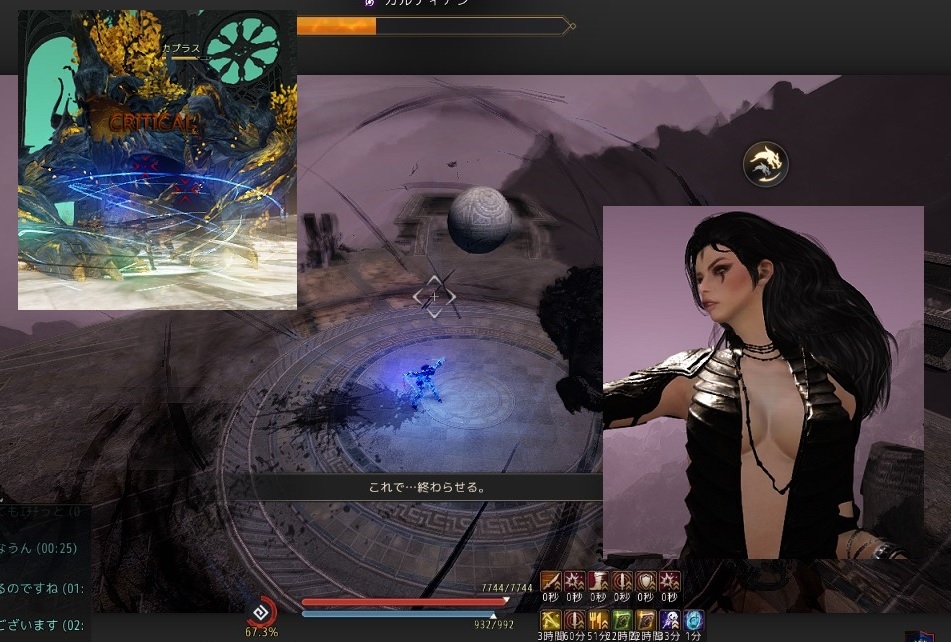Click the purple skull buff icon
The height and width of the screenshot is (642, 951).
pyautogui.click(x=670, y=621)
